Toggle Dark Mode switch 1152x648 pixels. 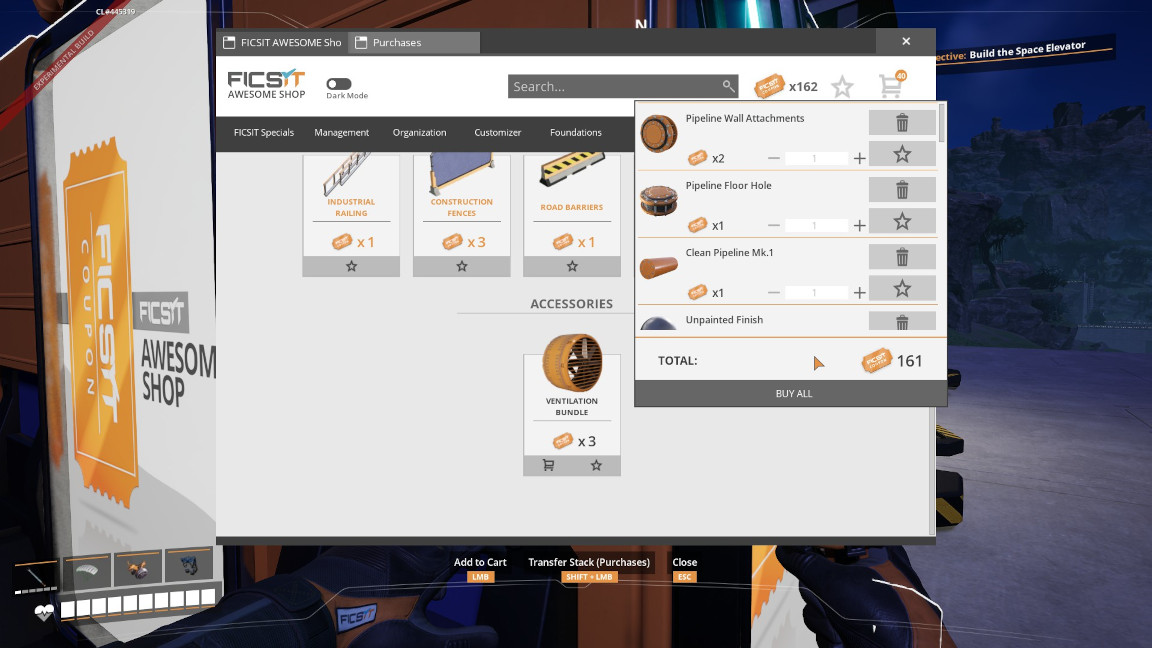click(339, 85)
